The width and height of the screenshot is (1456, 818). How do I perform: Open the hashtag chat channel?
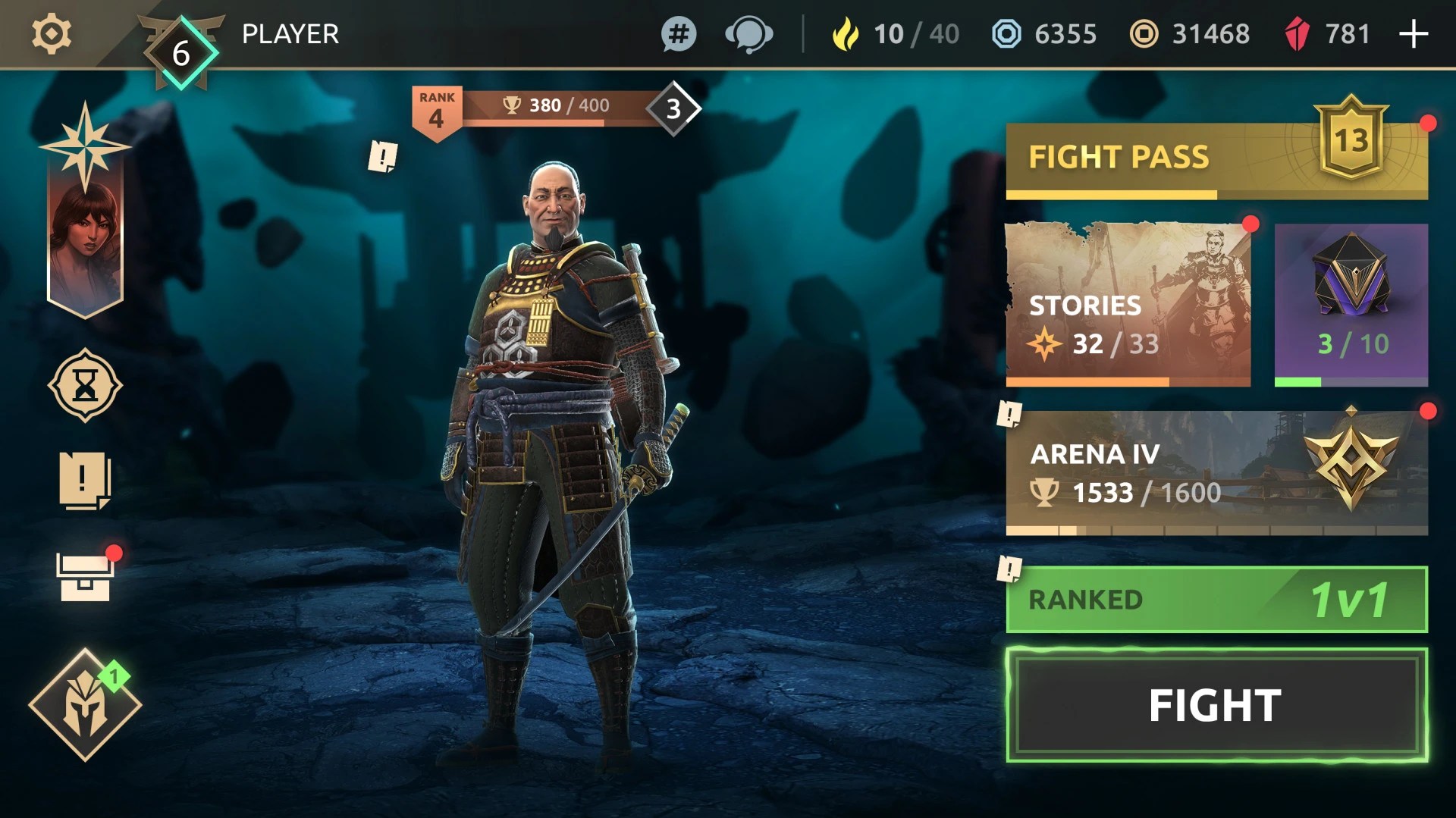(679, 34)
